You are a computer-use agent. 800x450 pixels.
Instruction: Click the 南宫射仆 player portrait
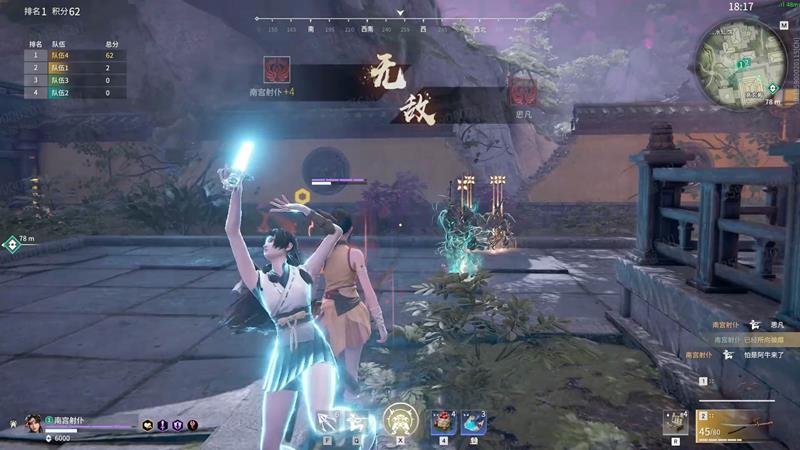pos(33,422)
